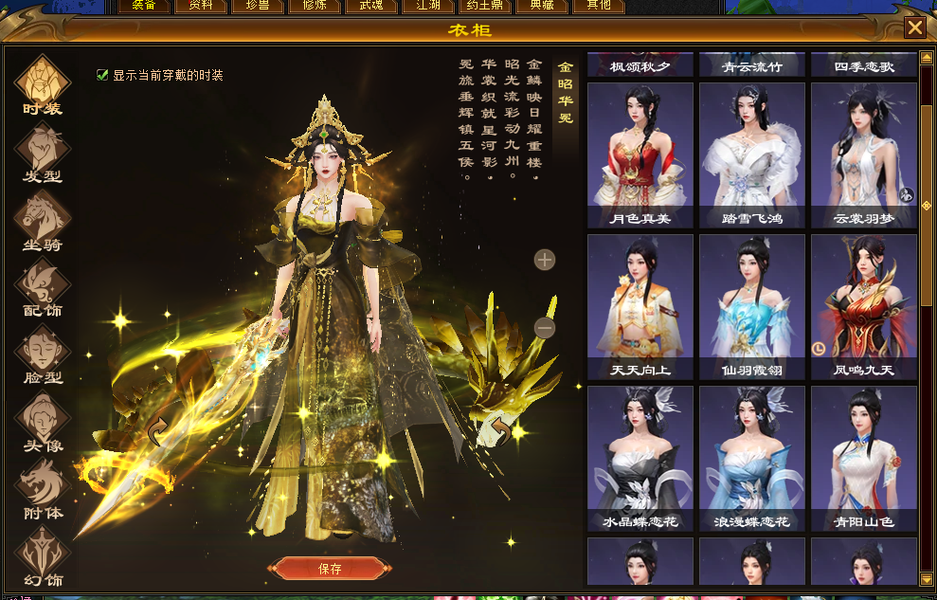This screenshot has height=600, width=937.
Task: Zoom out the character preview with minus
Action: point(544,327)
